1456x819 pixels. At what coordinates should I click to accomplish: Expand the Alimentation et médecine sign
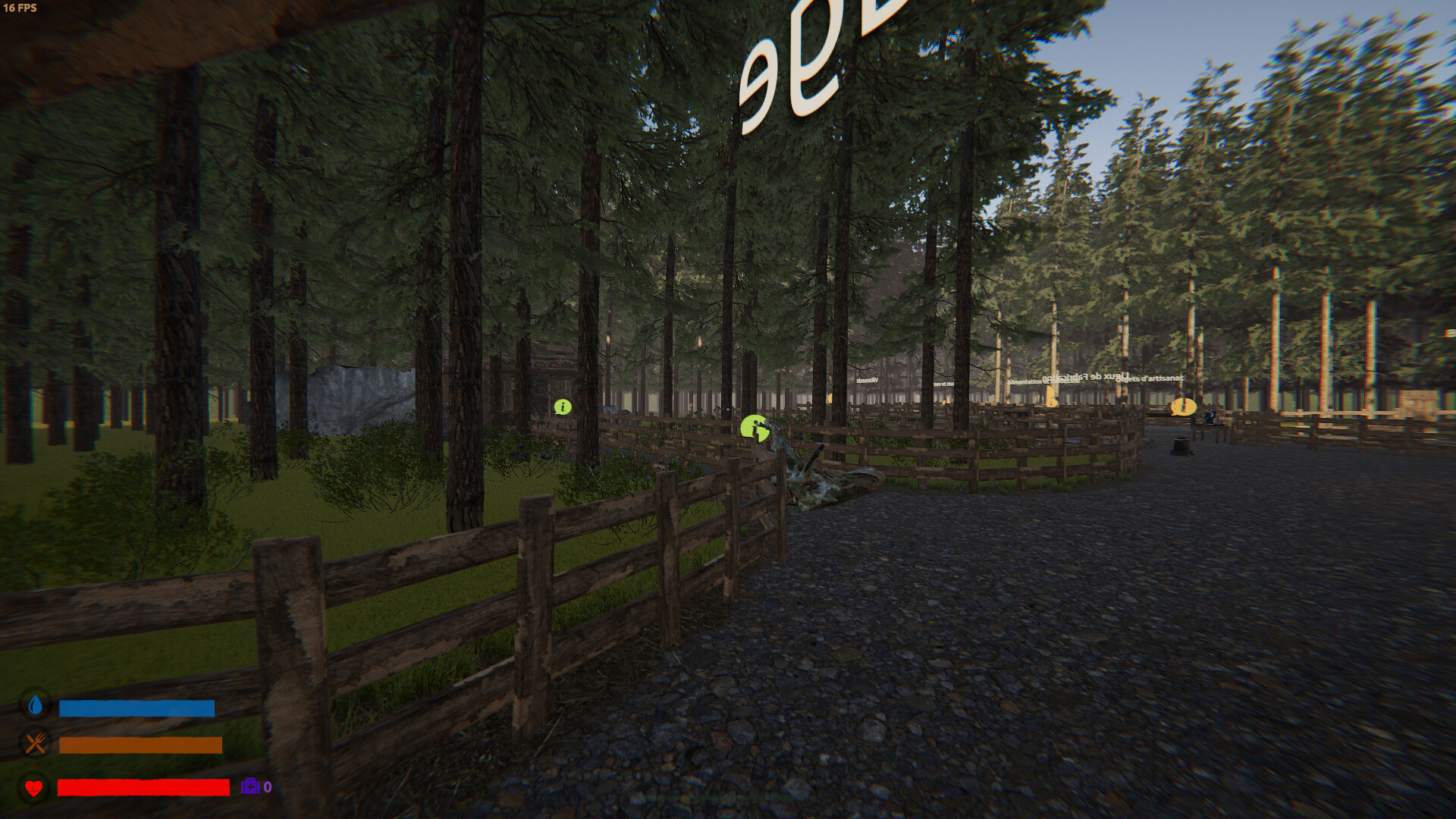point(1035,381)
